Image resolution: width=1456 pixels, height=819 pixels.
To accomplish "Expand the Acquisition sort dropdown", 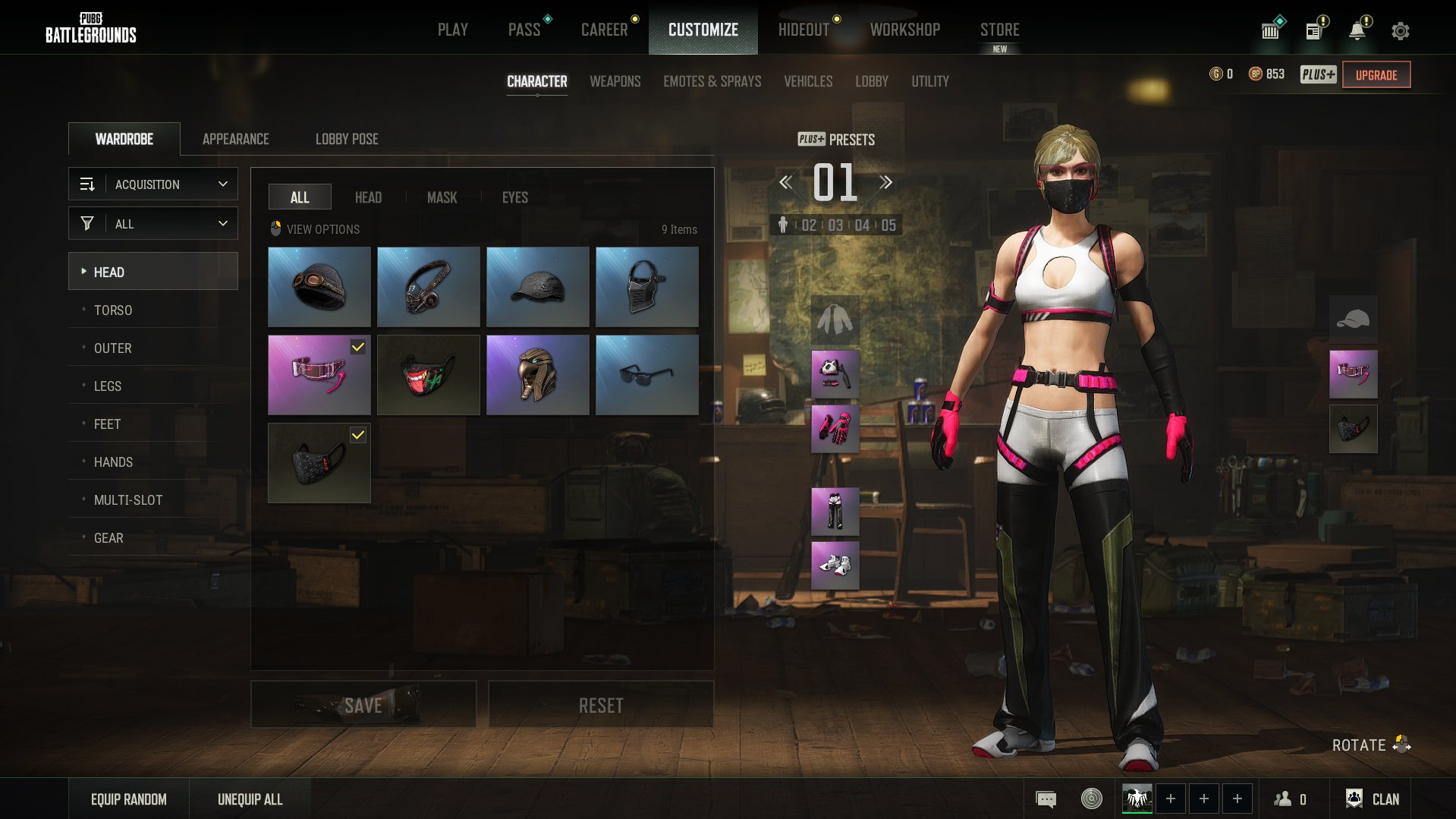I will click(153, 184).
